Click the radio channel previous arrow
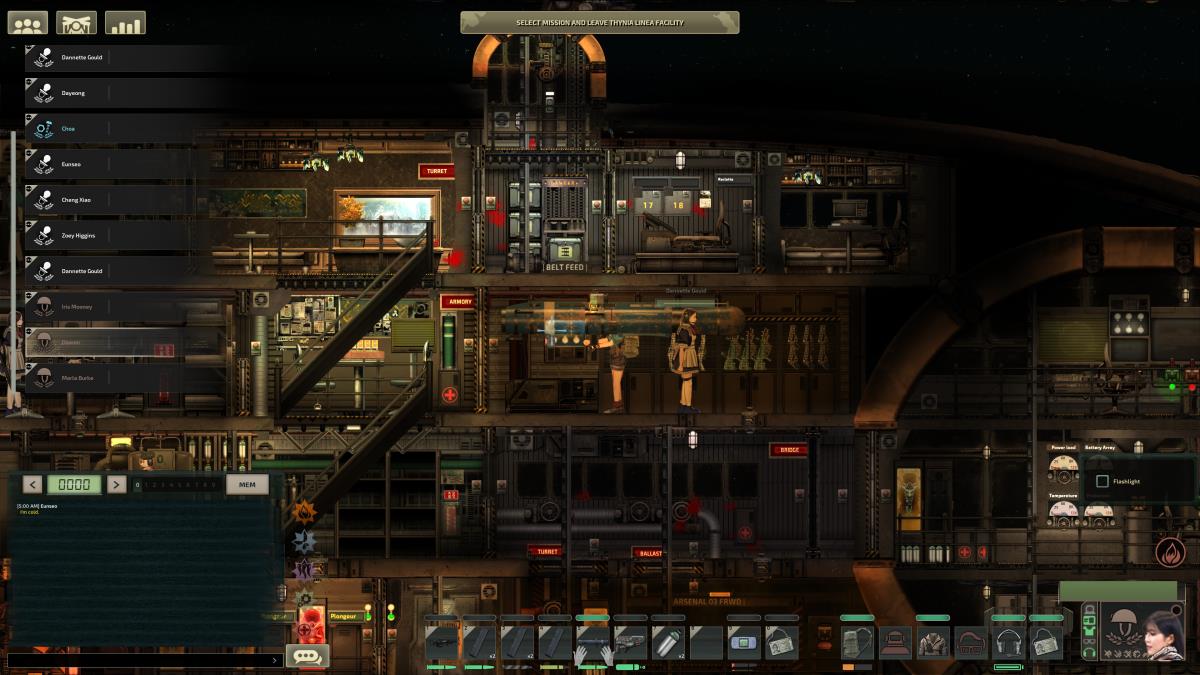 (33, 485)
